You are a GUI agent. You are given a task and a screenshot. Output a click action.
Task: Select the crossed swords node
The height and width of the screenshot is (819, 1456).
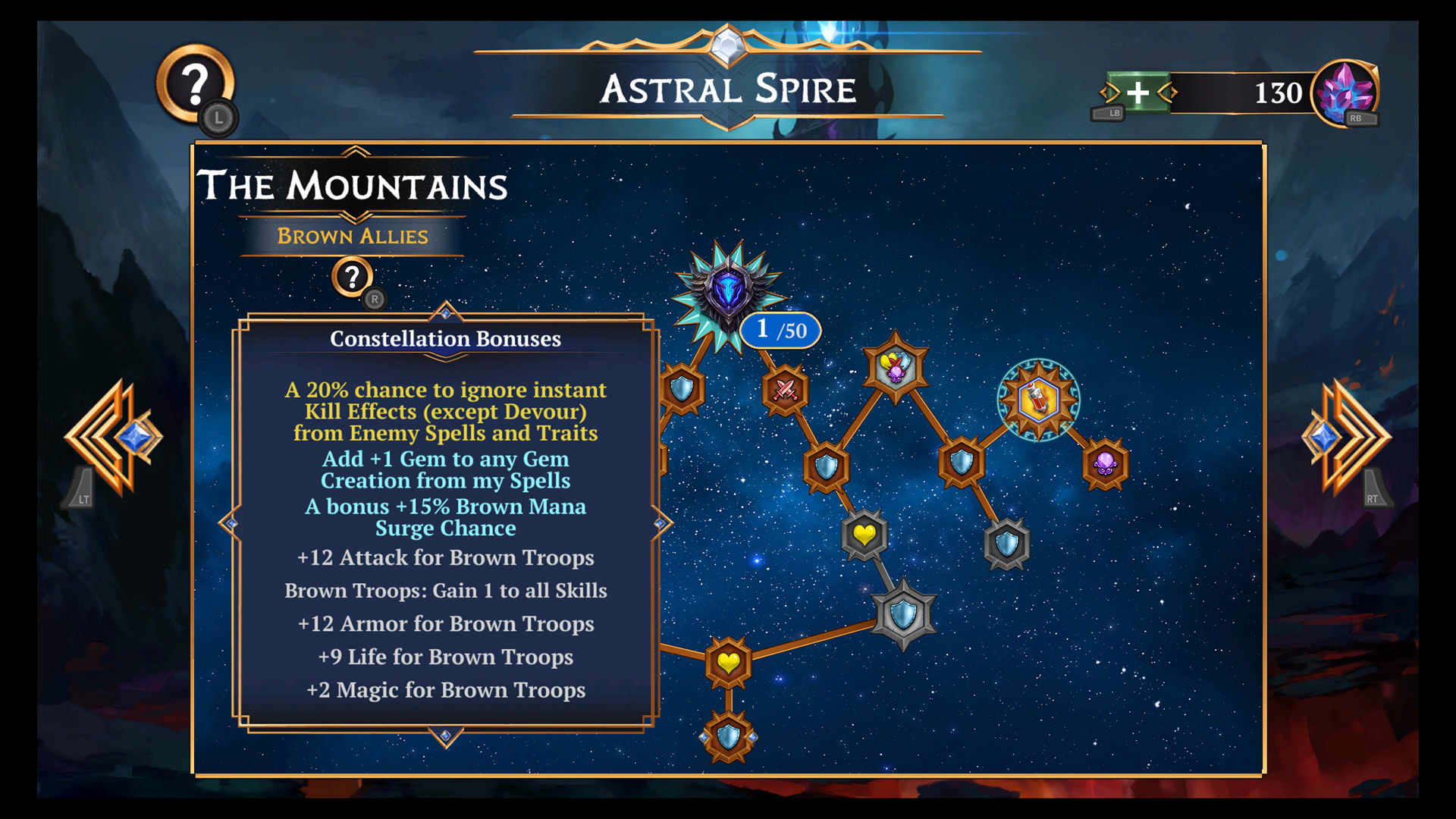785,390
